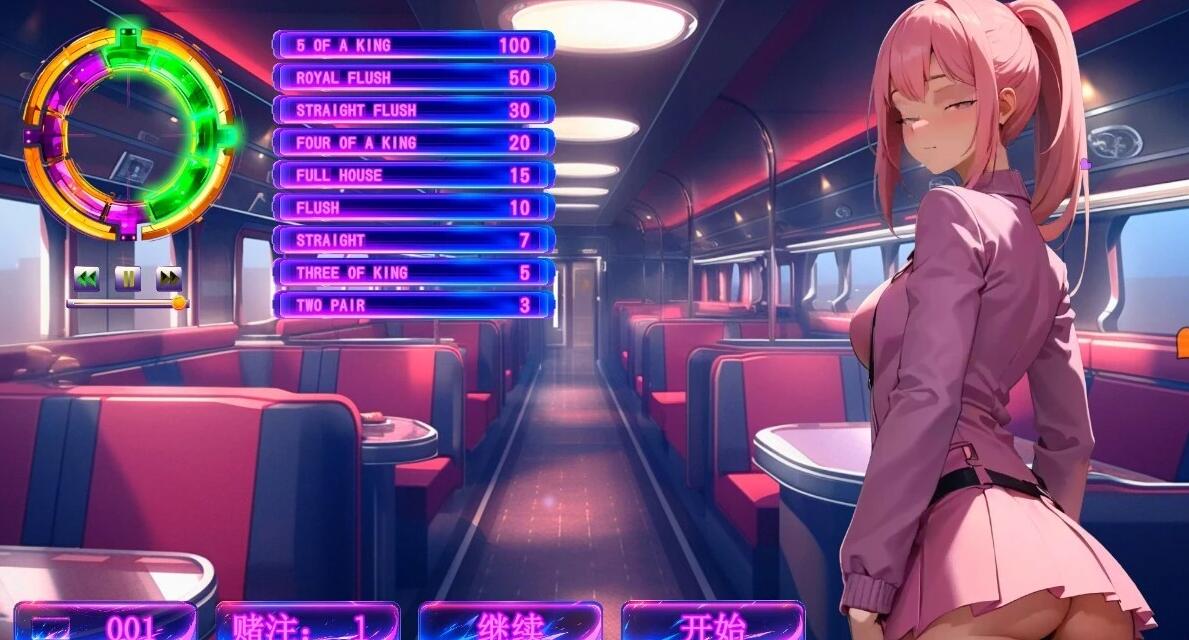Click the green rewind button

[x=86, y=277]
